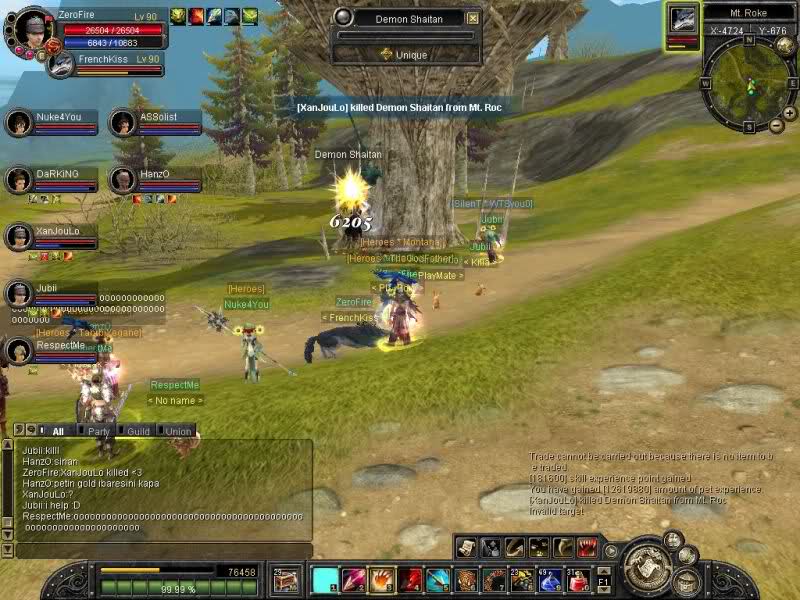
Task: Close the Demon Shaitan target window
Action: pyautogui.click(x=473, y=18)
